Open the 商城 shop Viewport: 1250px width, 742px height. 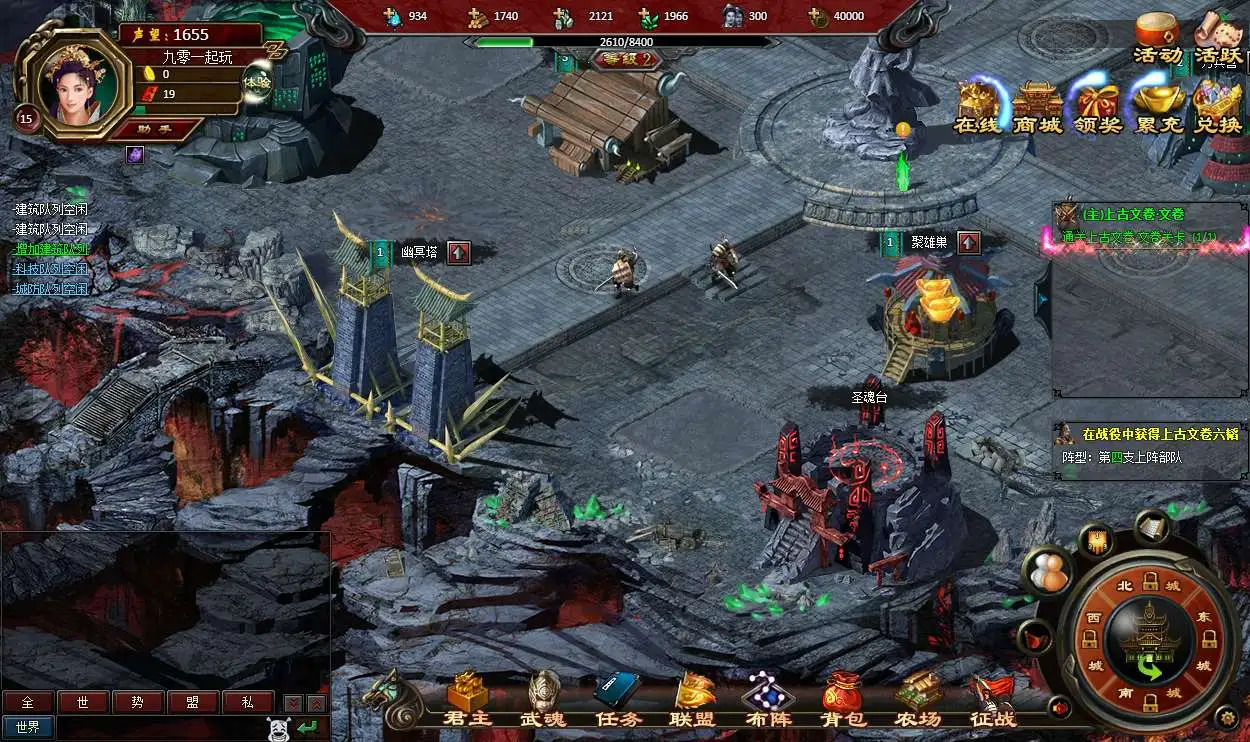1037,106
